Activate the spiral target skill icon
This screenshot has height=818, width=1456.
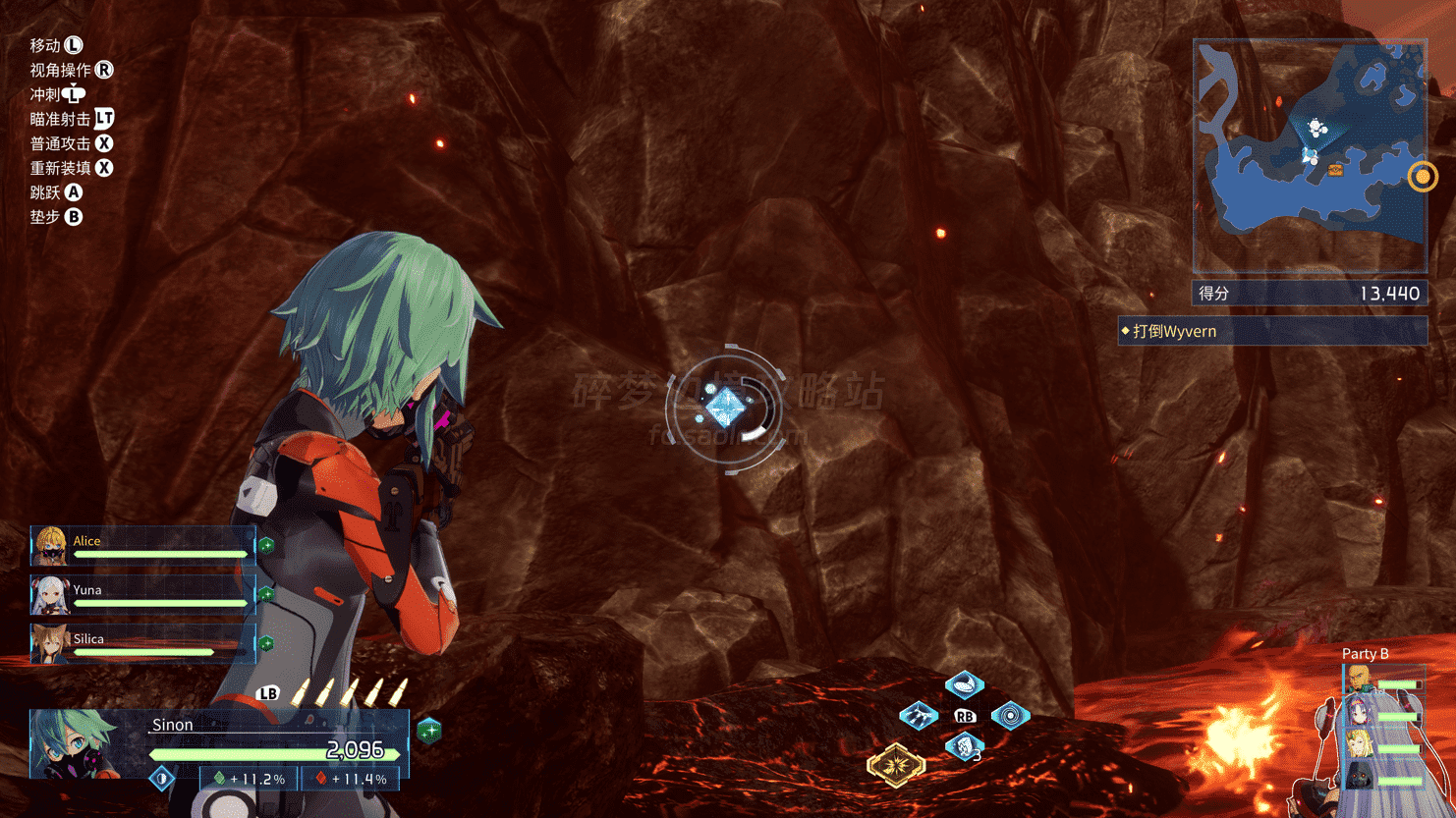[1010, 716]
